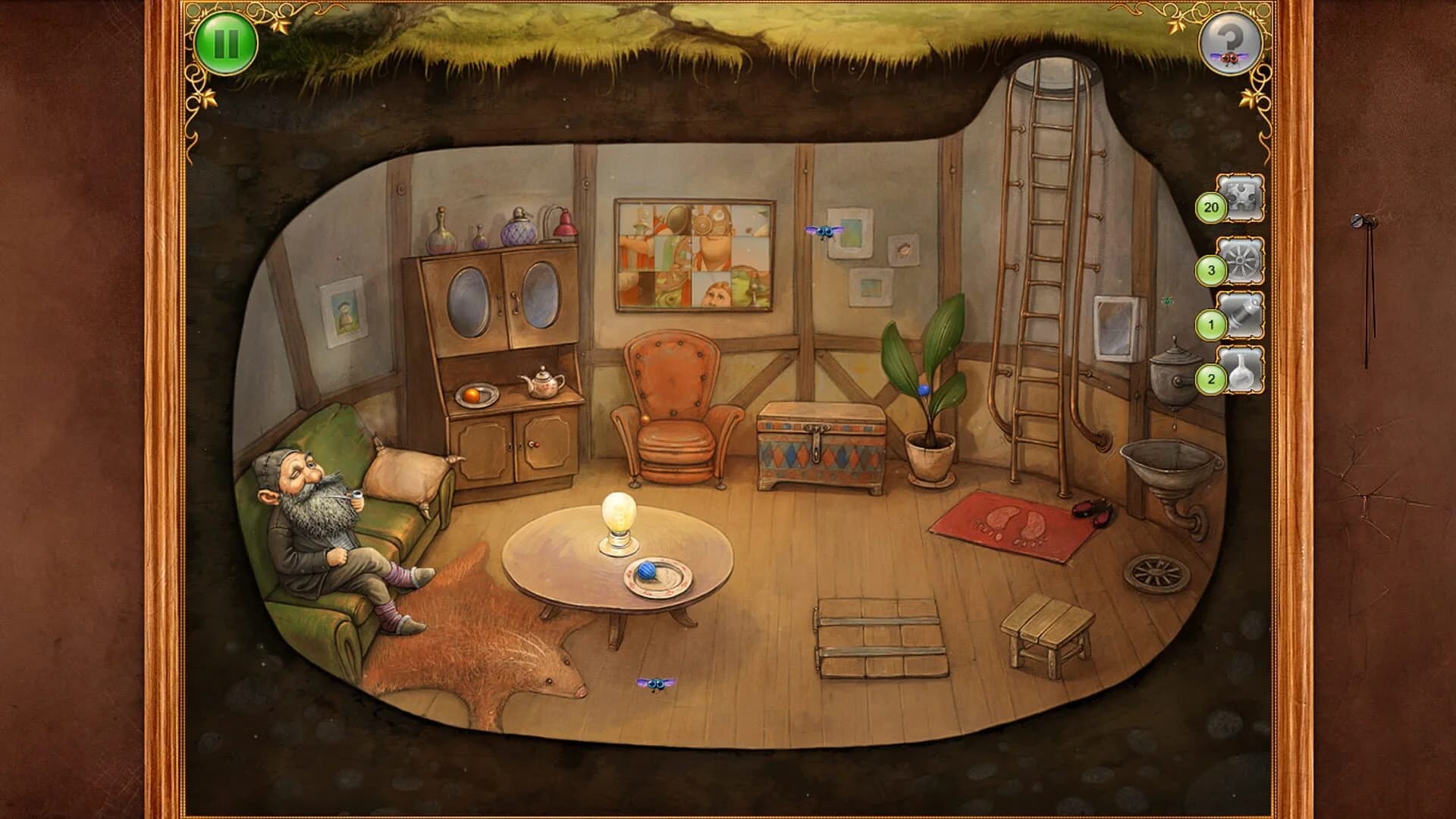
Task: Click the blue ball on the potted plant
Action: pyautogui.click(x=922, y=389)
